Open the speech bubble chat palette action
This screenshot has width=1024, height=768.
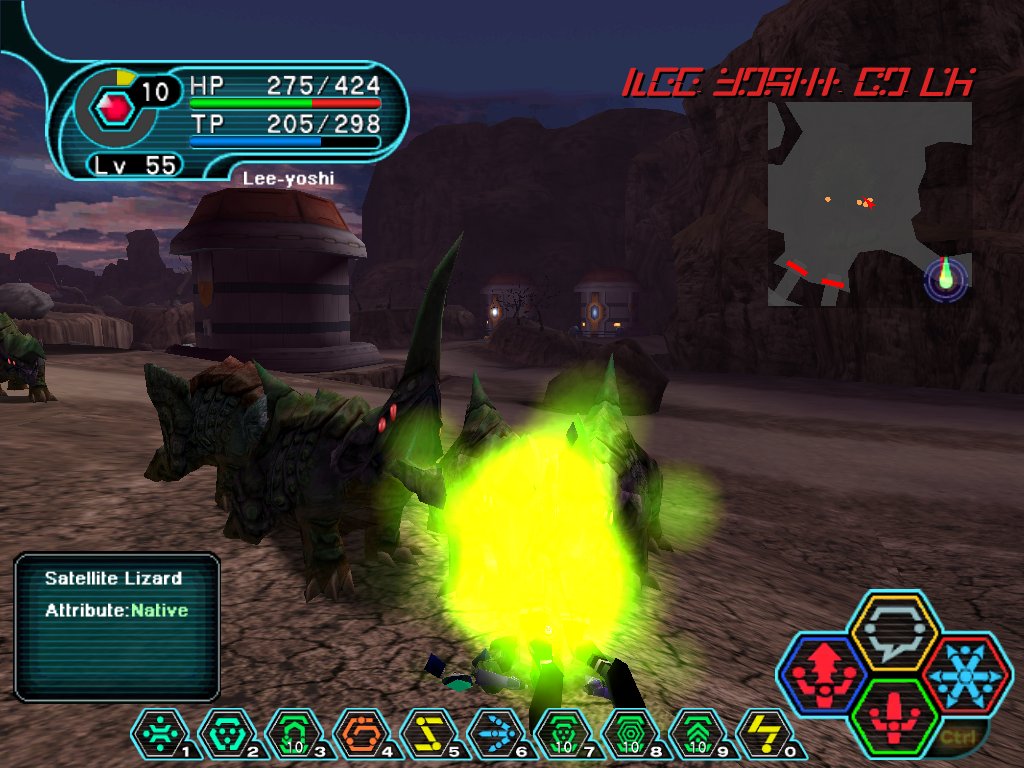point(892,632)
